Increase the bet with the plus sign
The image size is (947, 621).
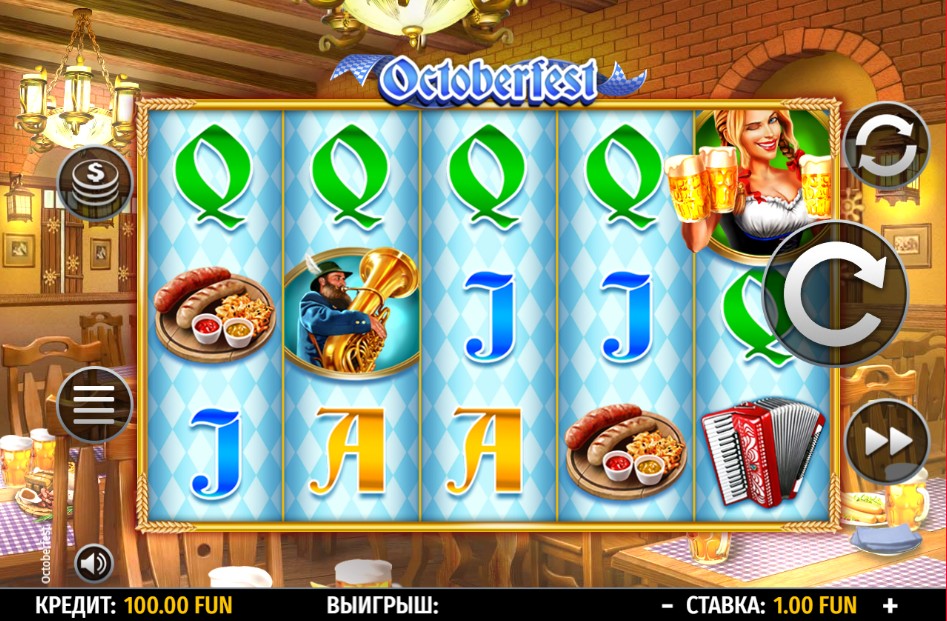click(x=890, y=605)
